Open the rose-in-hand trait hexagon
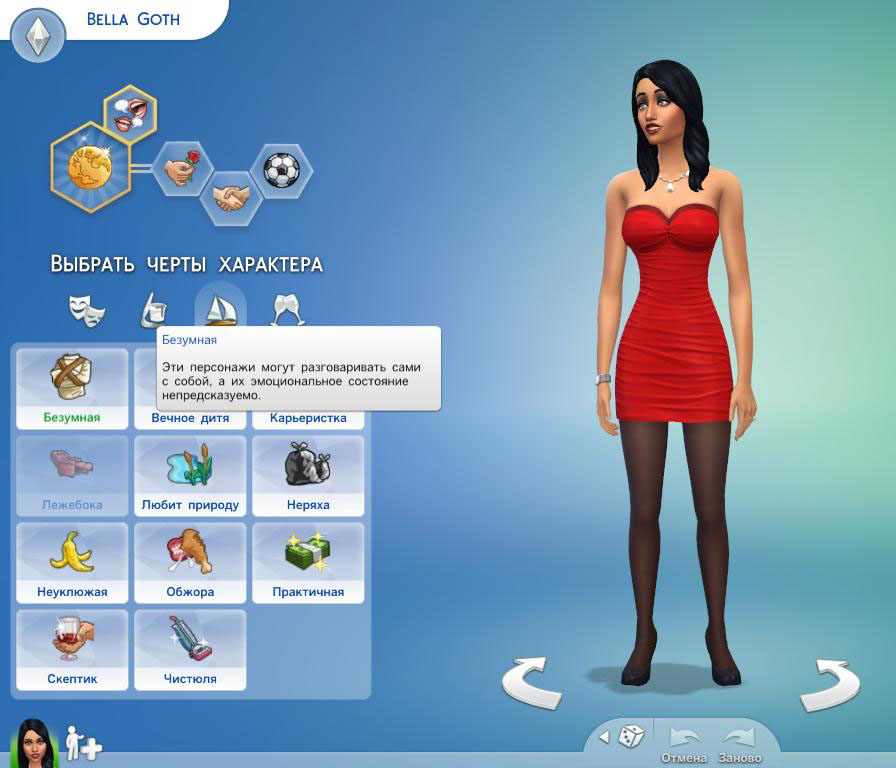The height and width of the screenshot is (768, 896). pyautogui.click(x=182, y=169)
